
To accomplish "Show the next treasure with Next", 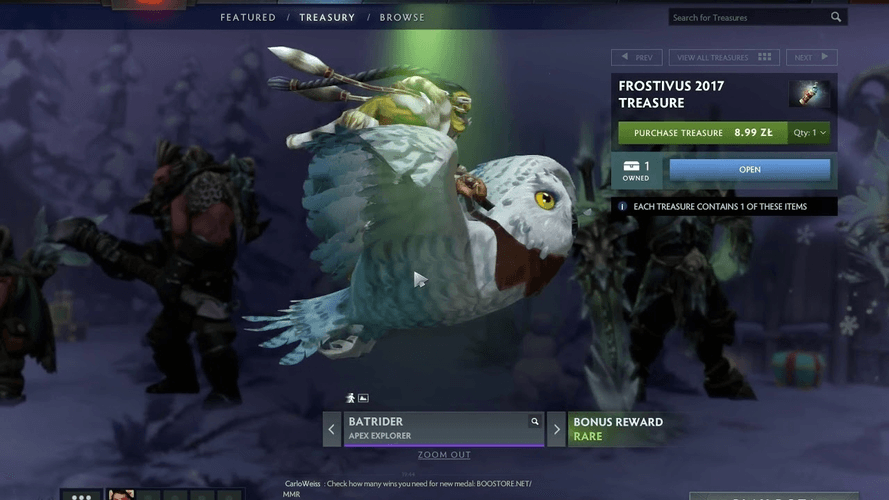I will coord(811,58).
